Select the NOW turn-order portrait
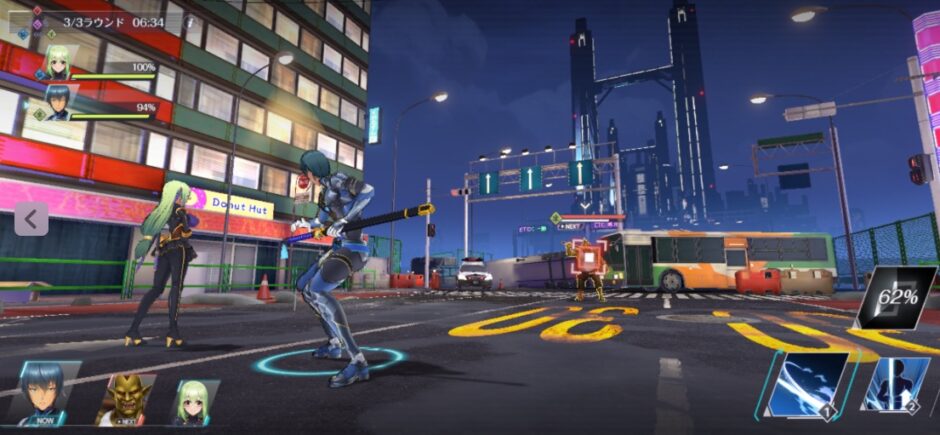 pos(47,395)
